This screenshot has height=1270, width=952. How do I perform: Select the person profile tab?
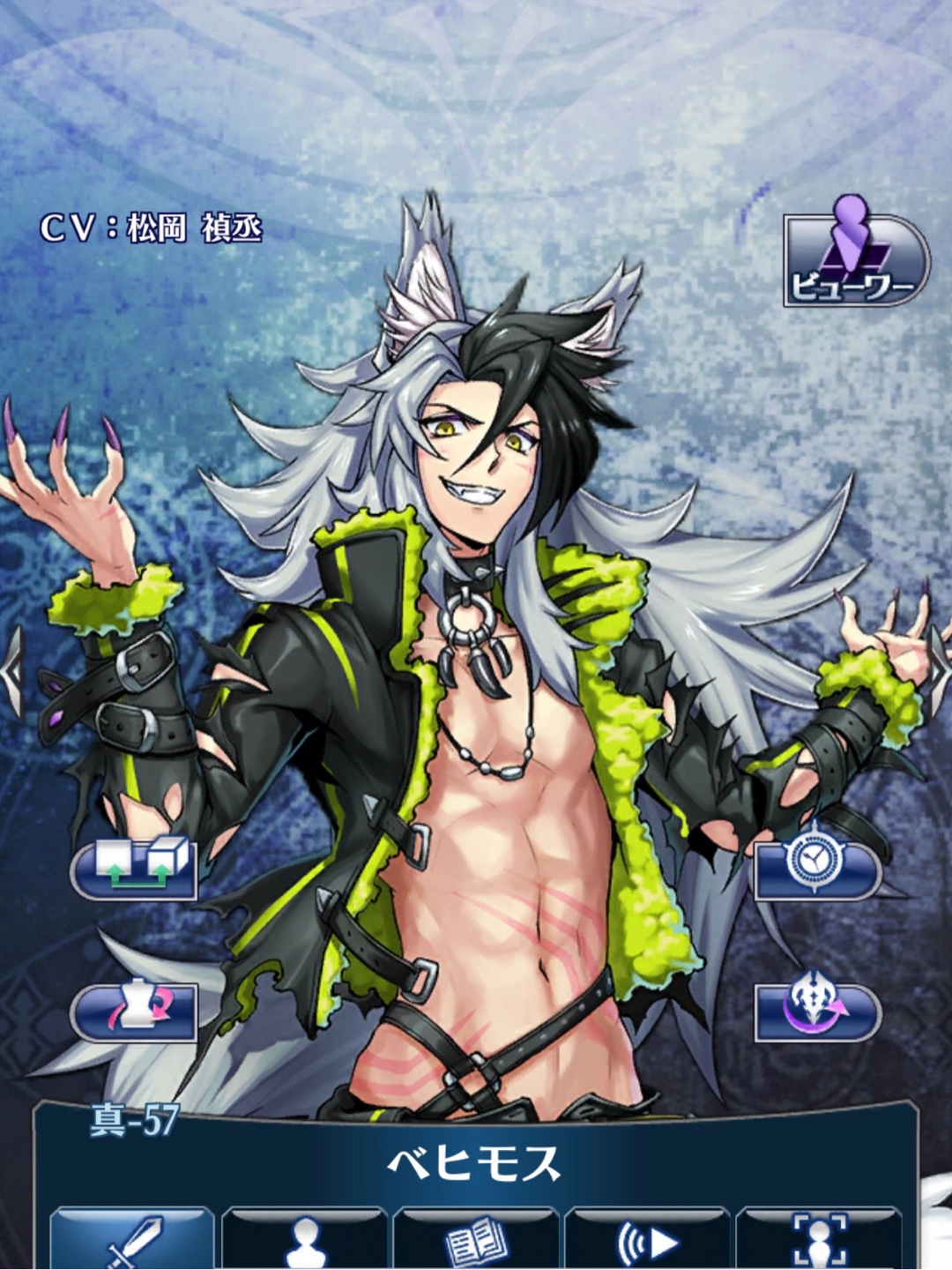pyautogui.click(x=304, y=1239)
